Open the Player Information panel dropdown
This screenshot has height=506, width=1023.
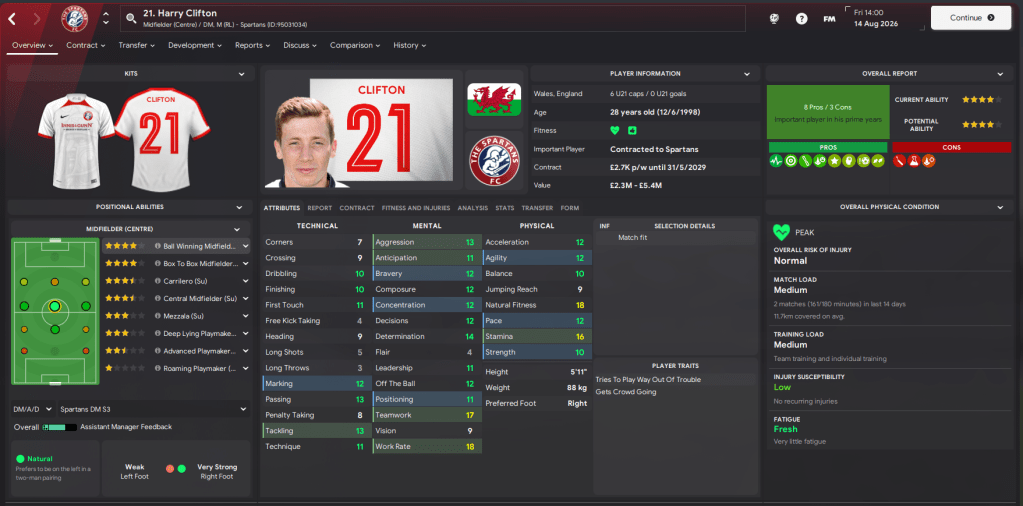(747, 74)
